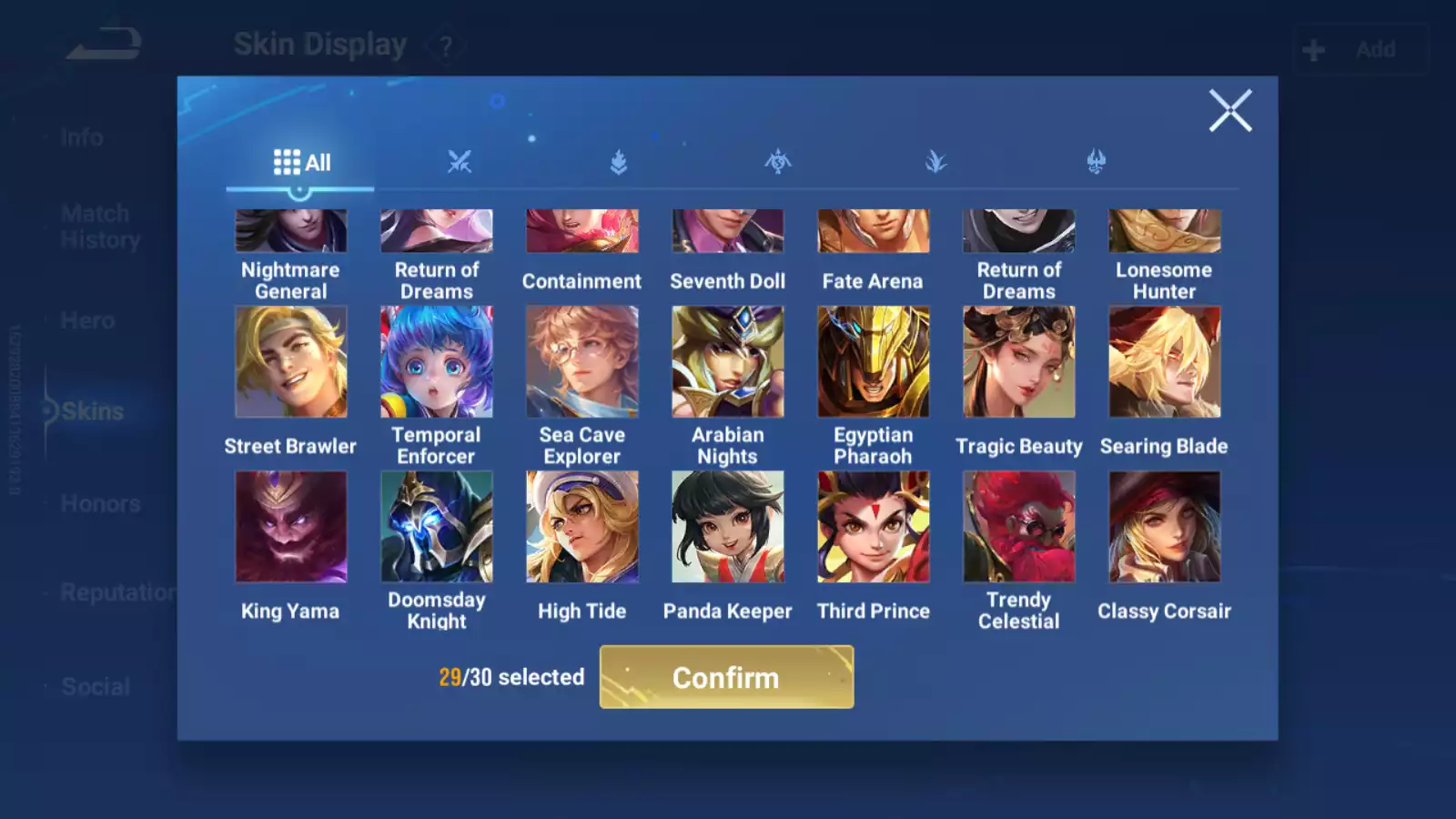Select the Arabian Nights skin
1456x819 pixels.
pos(727,362)
